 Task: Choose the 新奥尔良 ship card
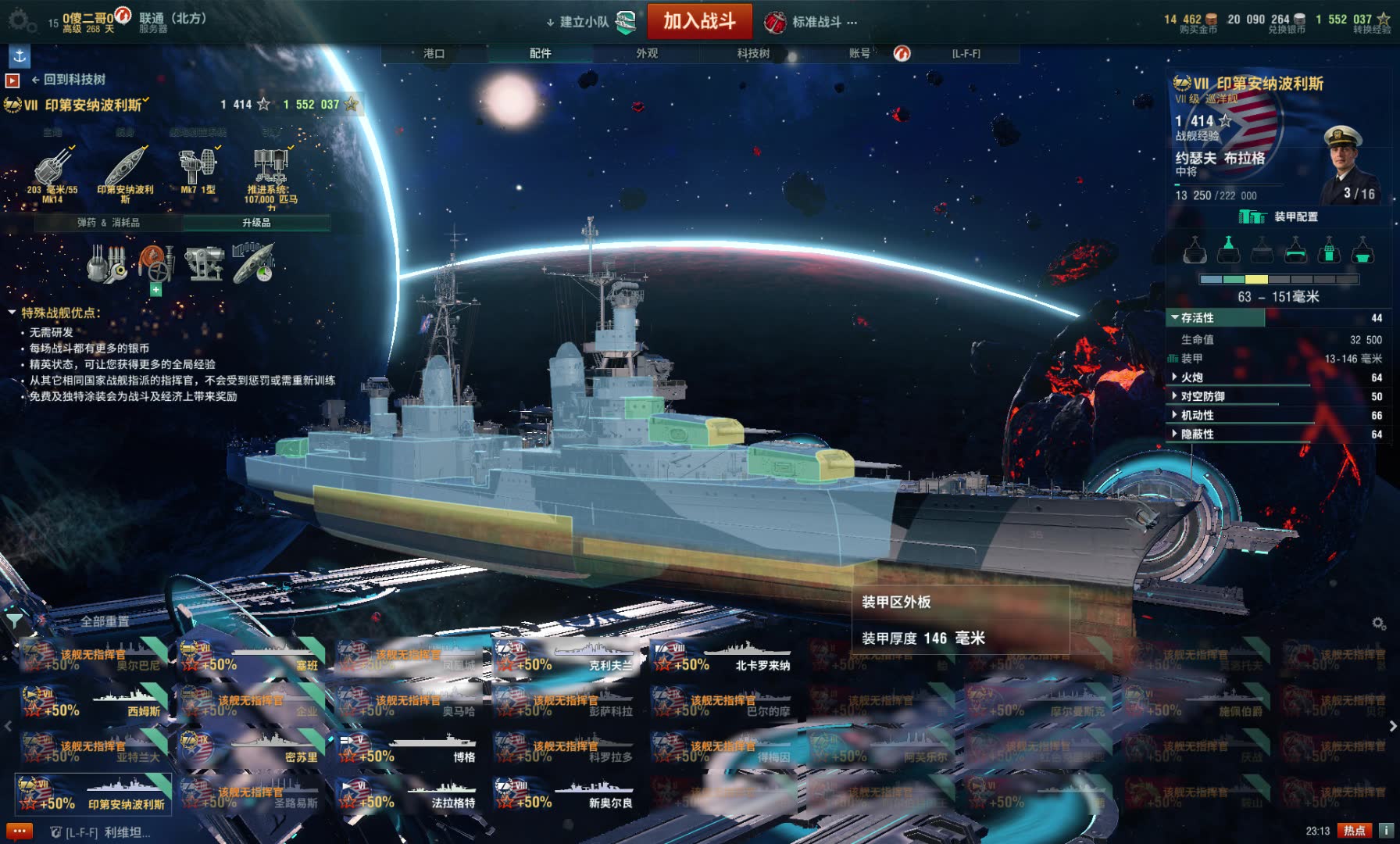565,793
